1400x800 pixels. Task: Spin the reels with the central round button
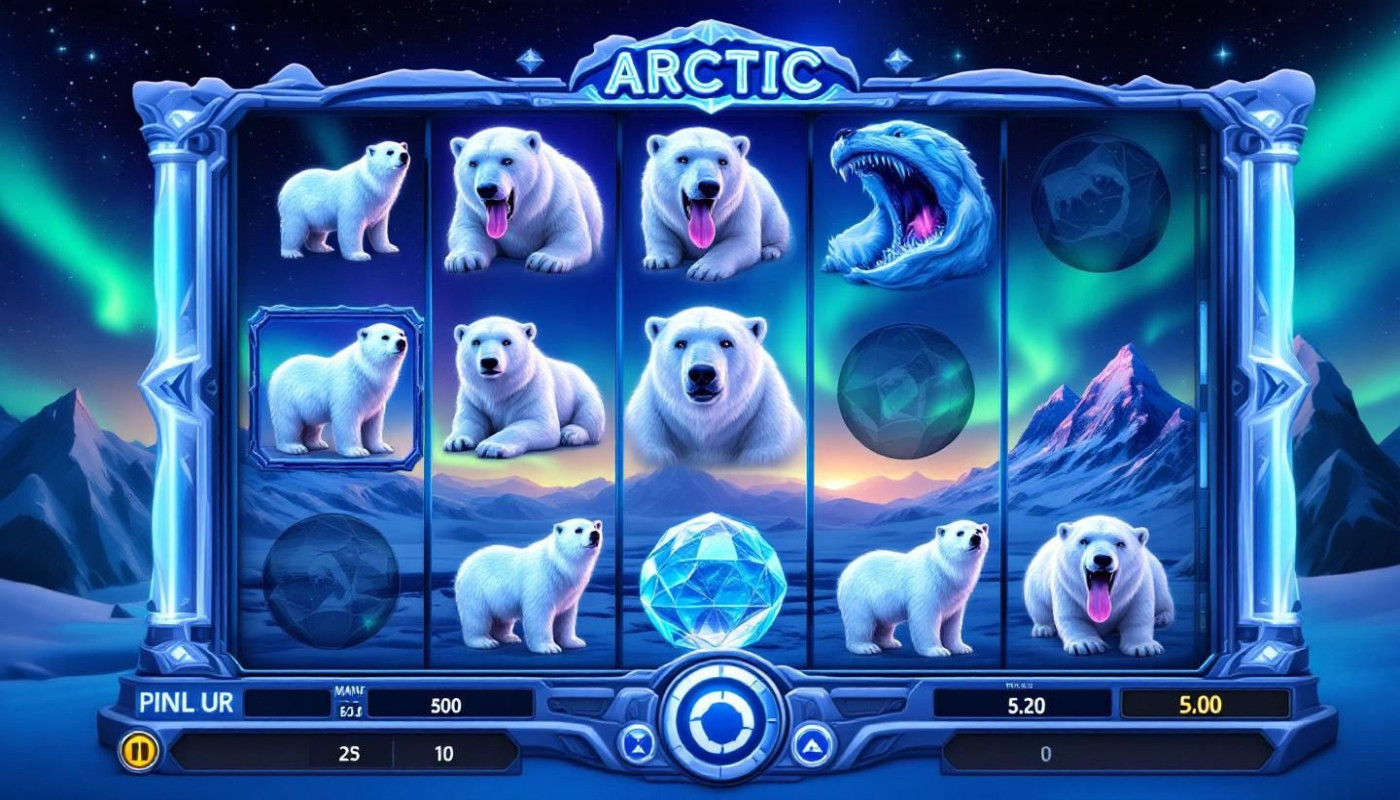(720, 718)
